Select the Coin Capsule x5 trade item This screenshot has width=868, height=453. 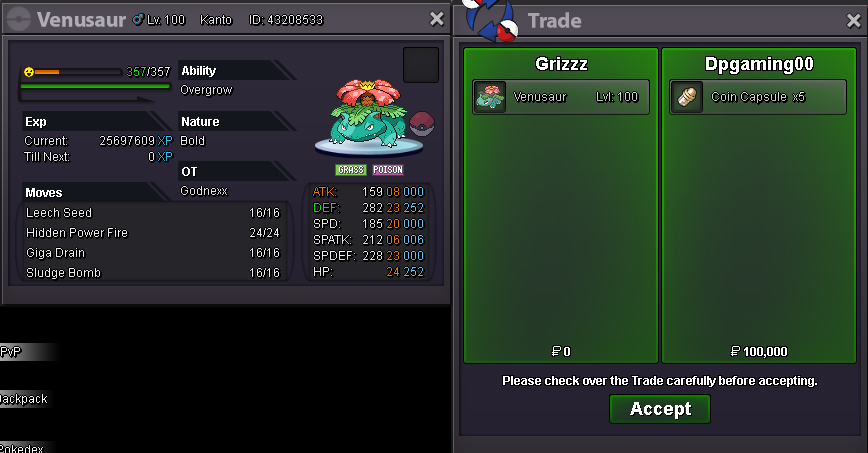tap(759, 97)
